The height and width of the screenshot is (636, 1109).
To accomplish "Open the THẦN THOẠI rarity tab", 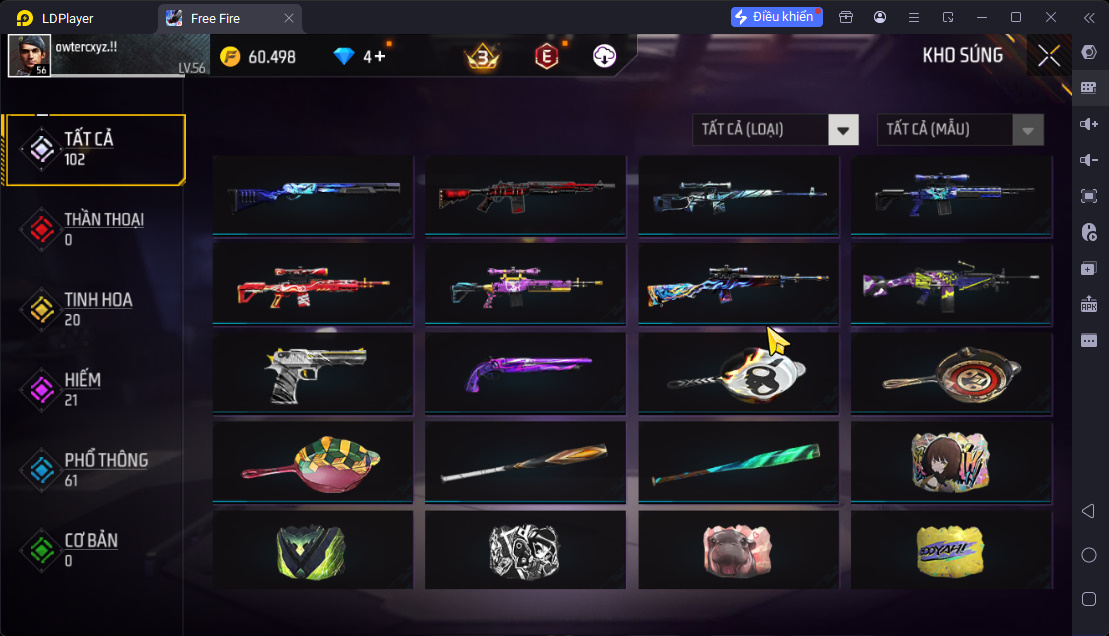I will pos(94,229).
